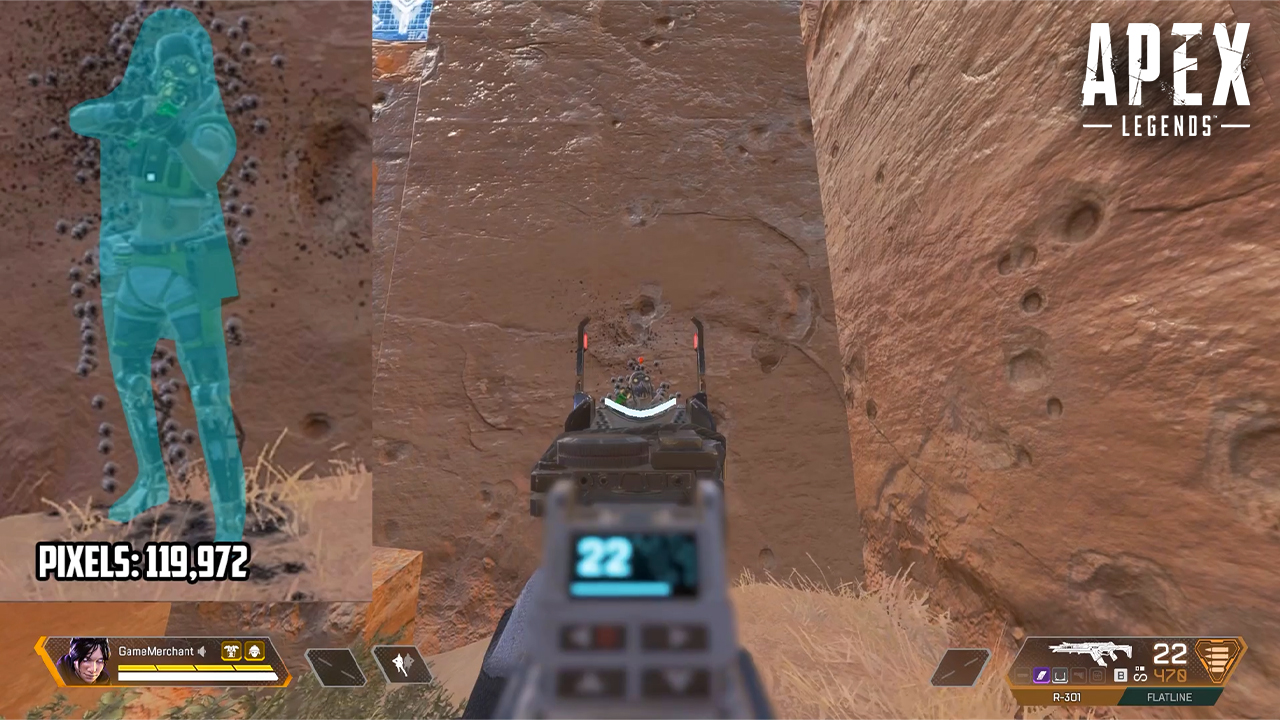The height and width of the screenshot is (720, 1280).
Task: Click the stock attachment slot icon
Action: pyautogui.click(x=1079, y=675)
